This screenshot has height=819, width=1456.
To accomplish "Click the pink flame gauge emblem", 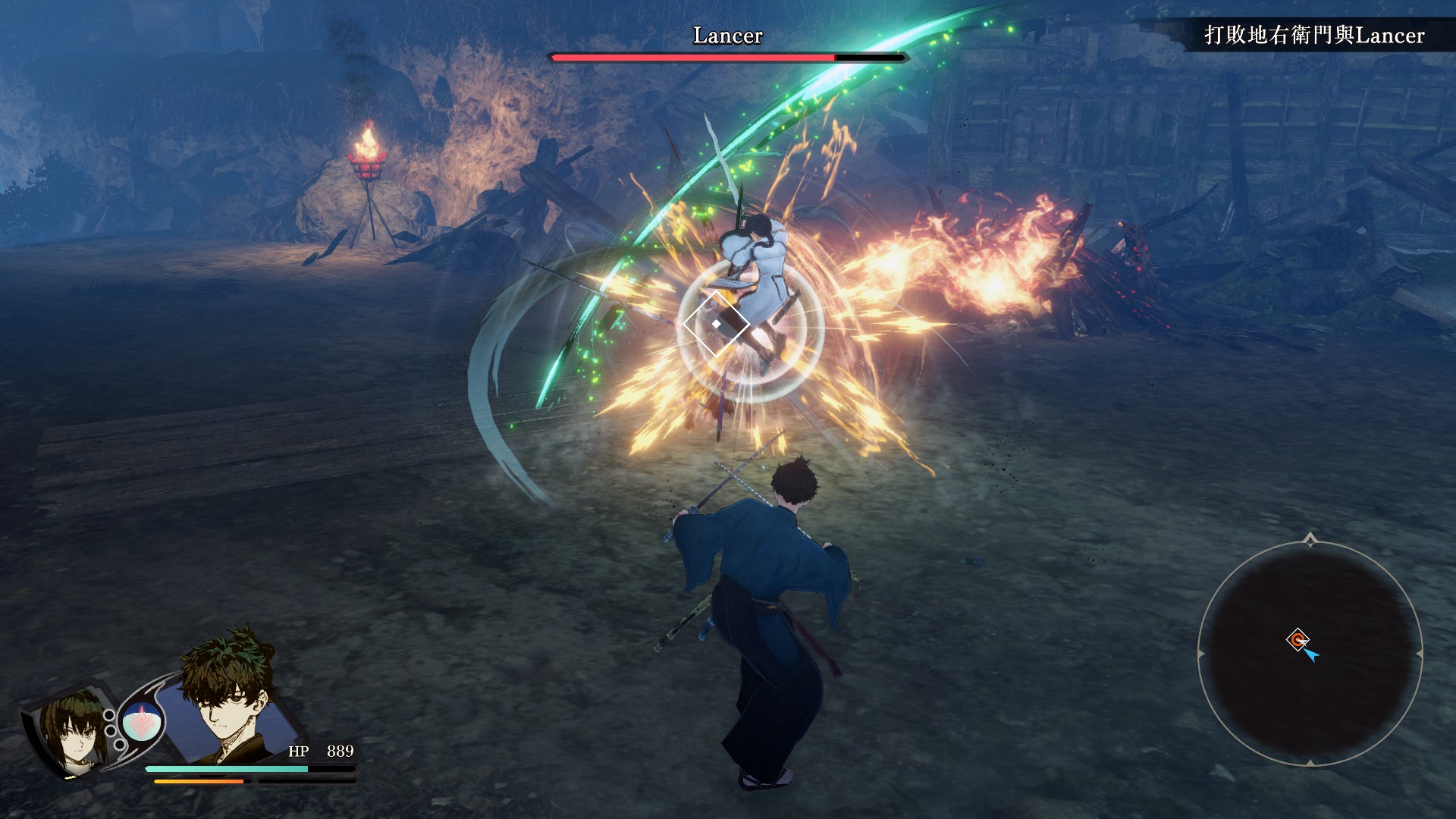I will (x=141, y=722).
